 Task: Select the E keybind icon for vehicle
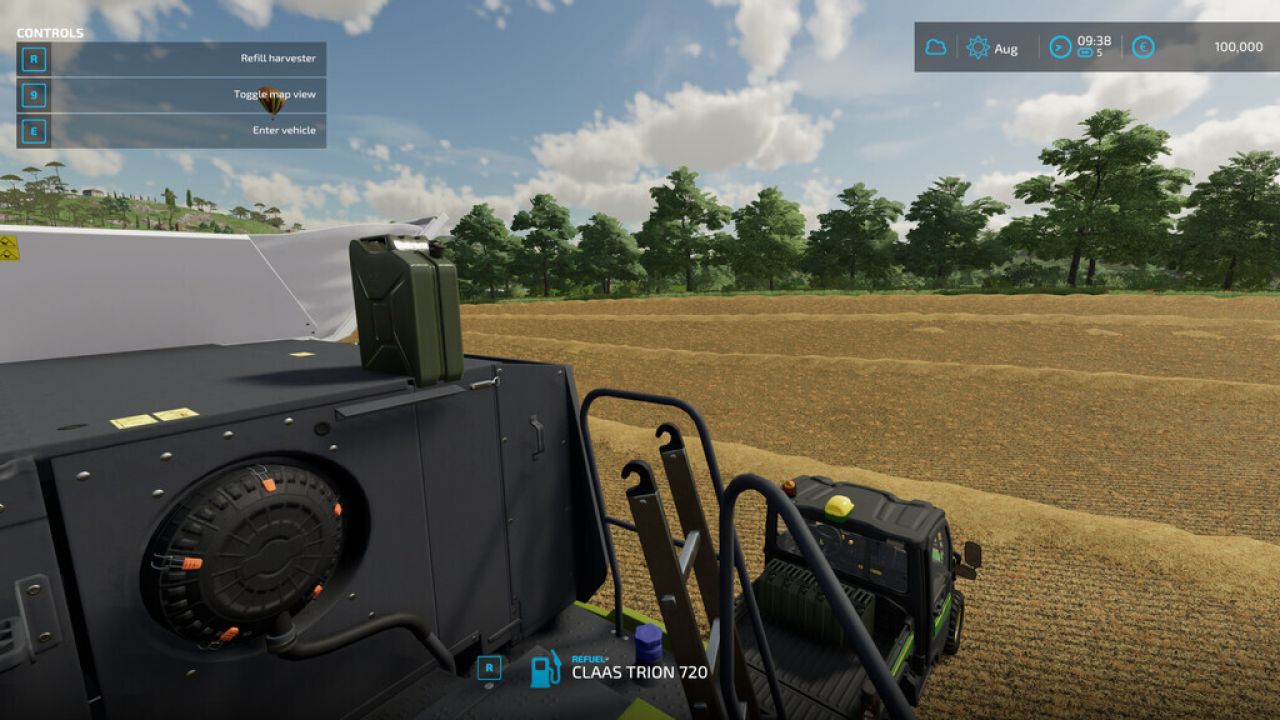pyautogui.click(x=35, y=130)
